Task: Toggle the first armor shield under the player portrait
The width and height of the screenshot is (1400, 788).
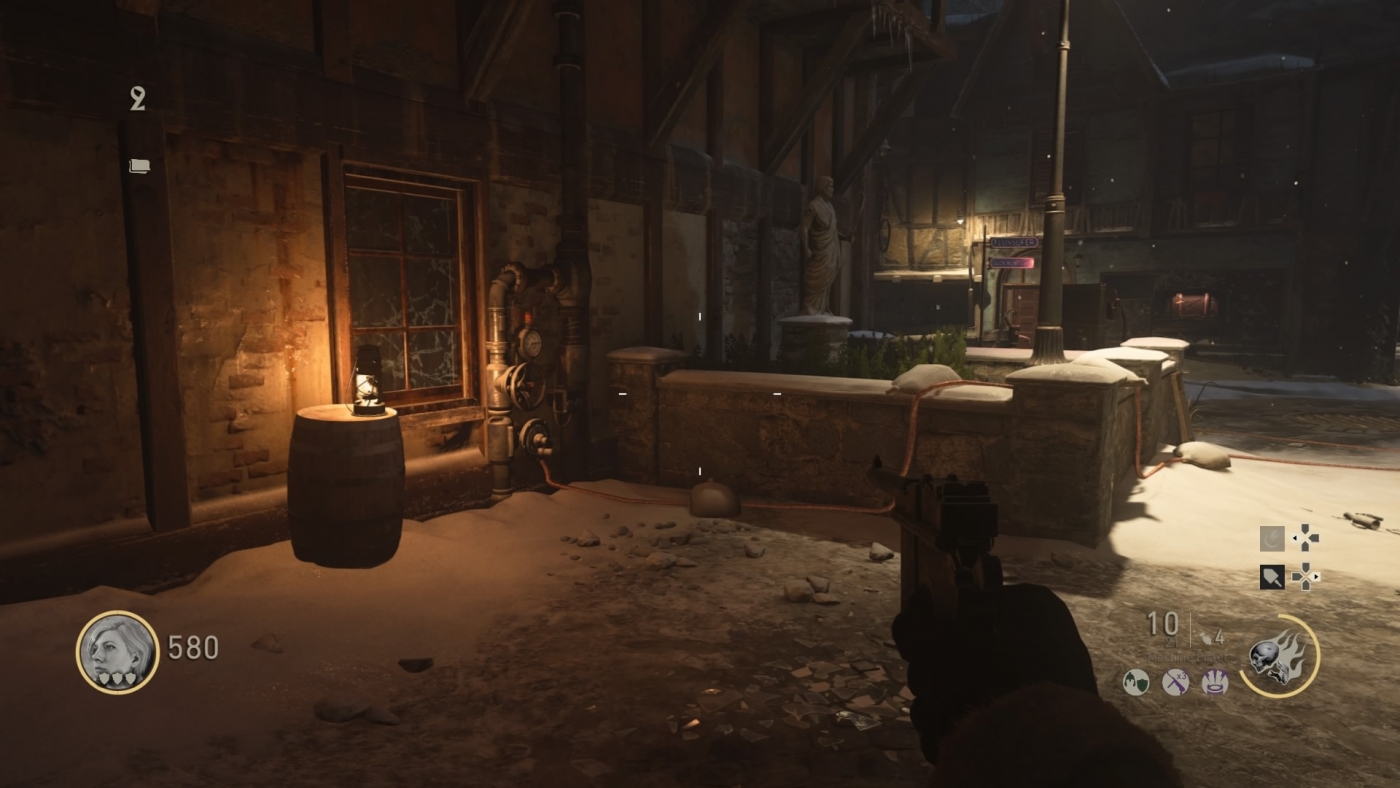Action: 105,678
